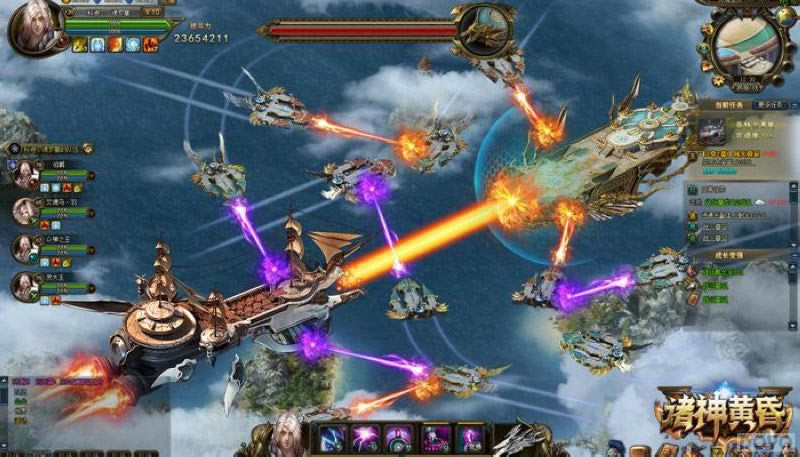The height and width of the screenshot is (457, 800).
Task: Activate the third hotbar skill icon
Action: tap(400, 438)
